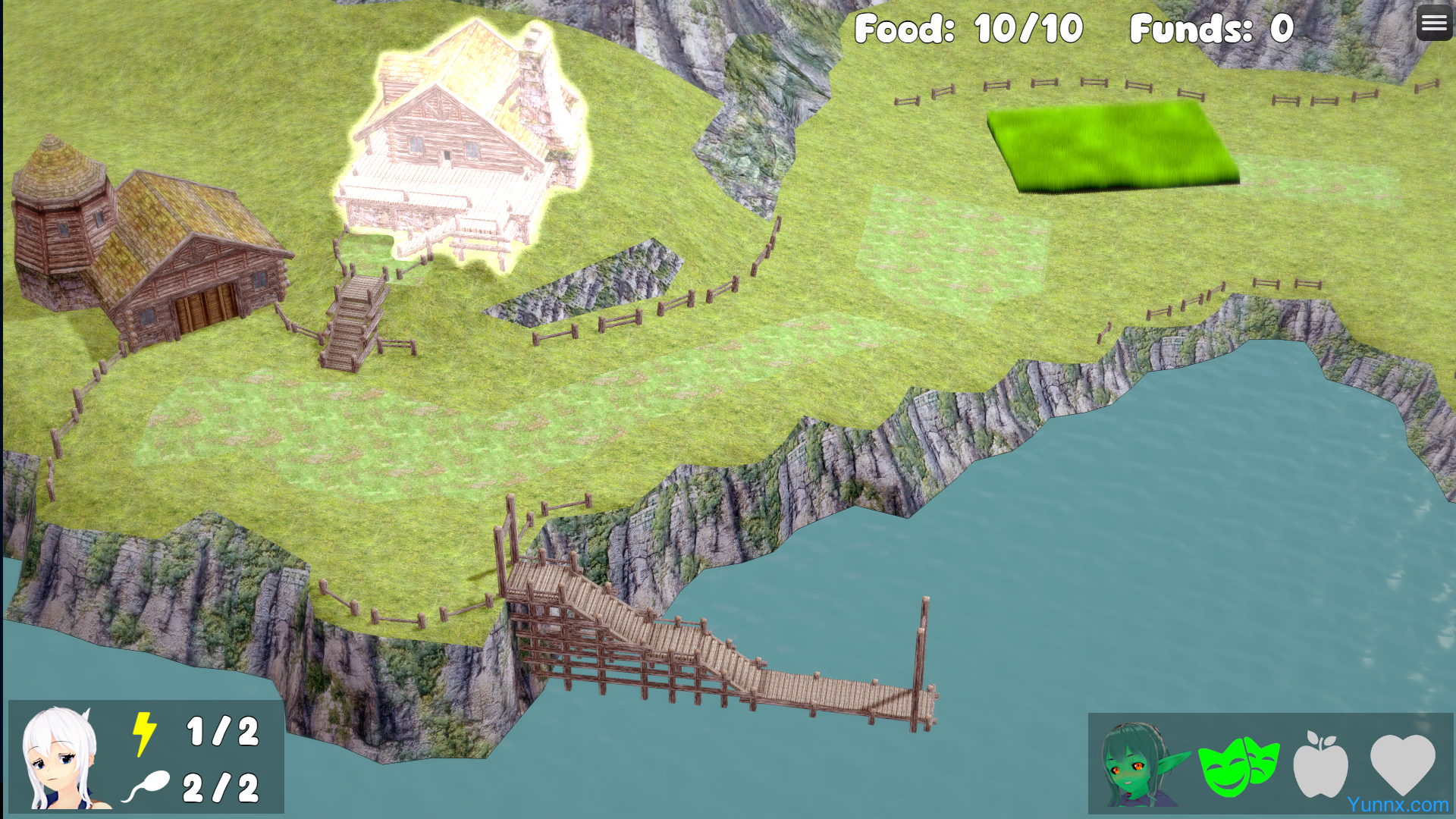The width and height of the screenshot is (1456, 819).
Task: Click the white apple icon
Action: click(1320, 764)
